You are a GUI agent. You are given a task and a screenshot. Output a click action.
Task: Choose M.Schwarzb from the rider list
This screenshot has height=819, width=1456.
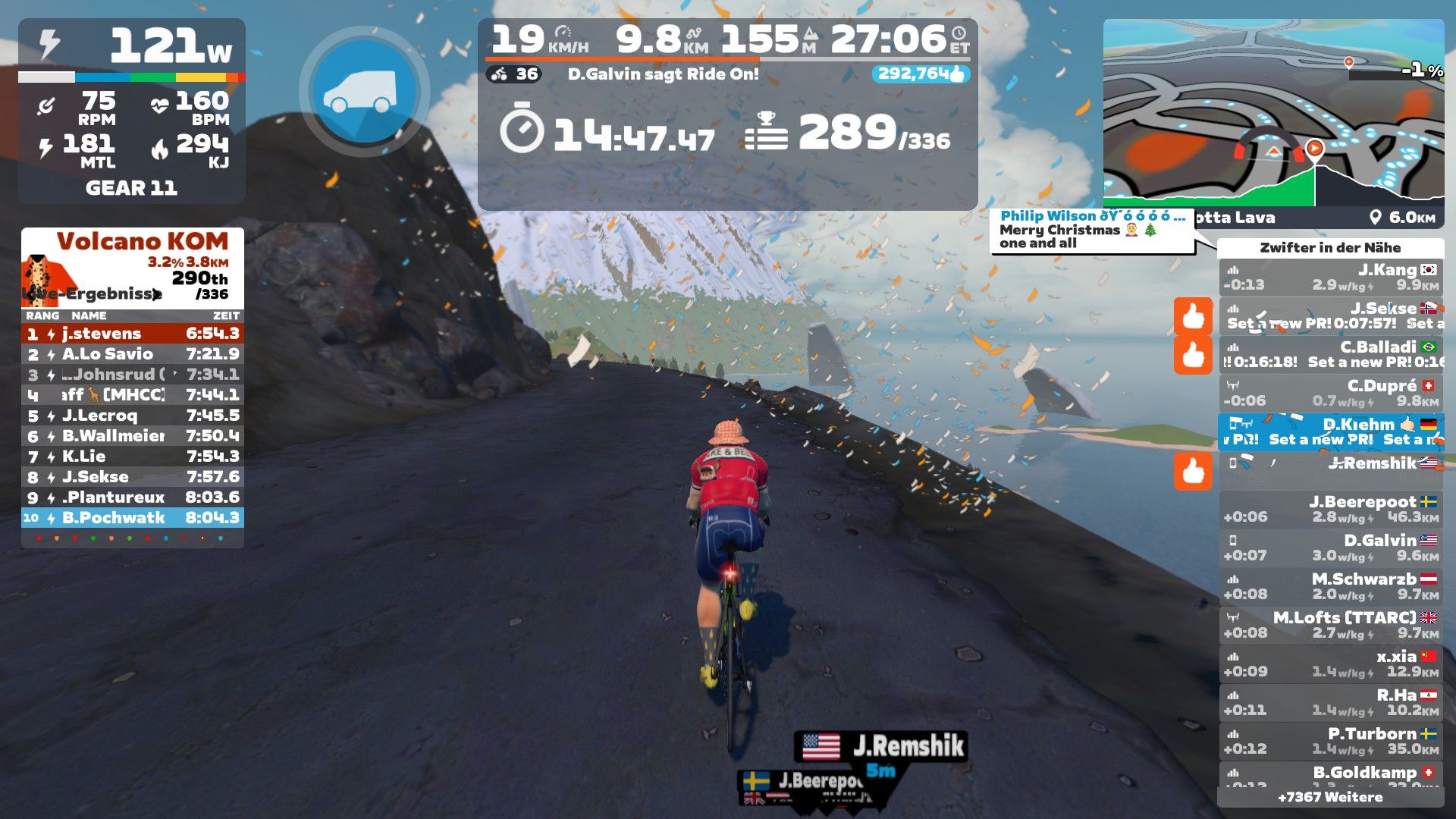pos(1331,586)
